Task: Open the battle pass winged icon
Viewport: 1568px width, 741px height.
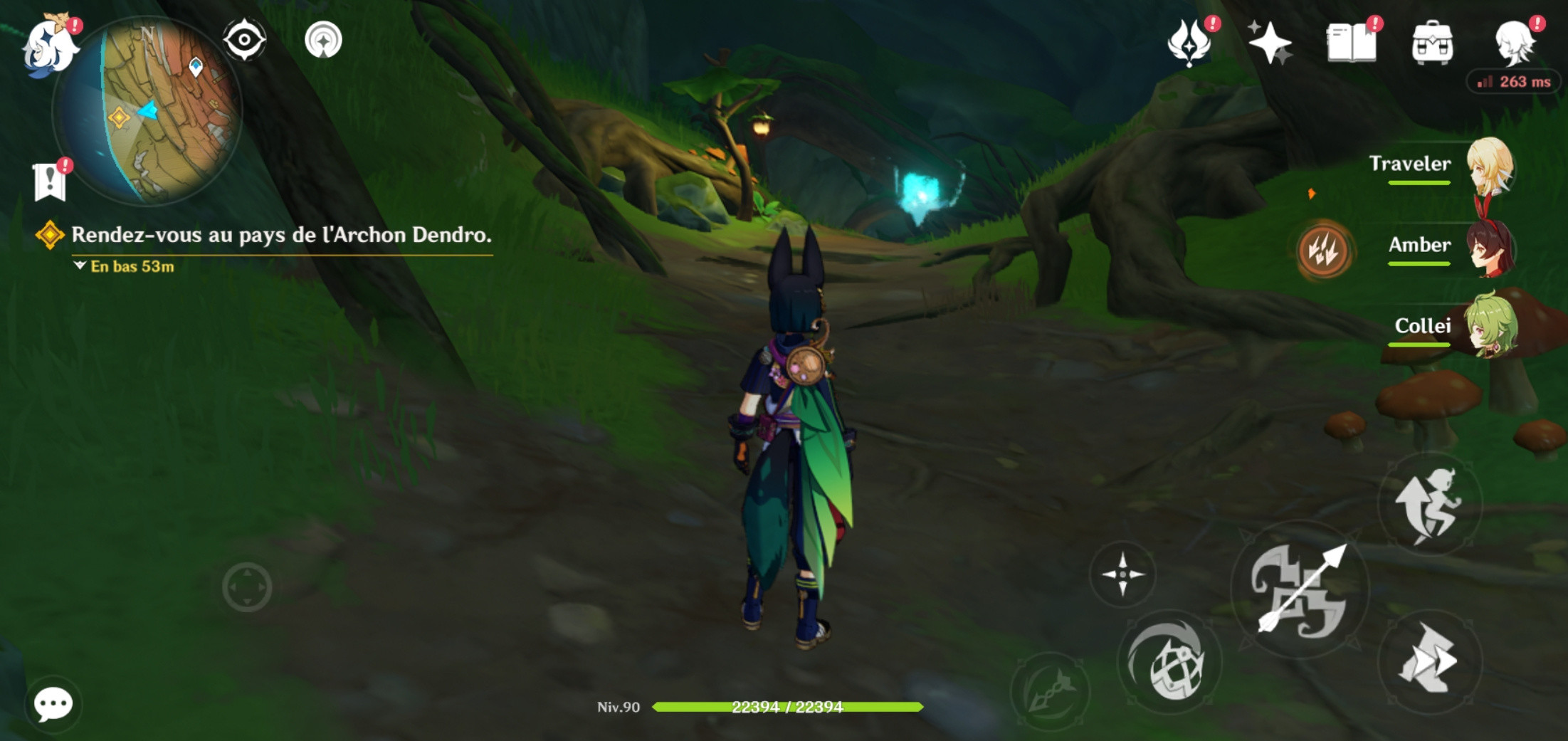Action: [1189, 43]
